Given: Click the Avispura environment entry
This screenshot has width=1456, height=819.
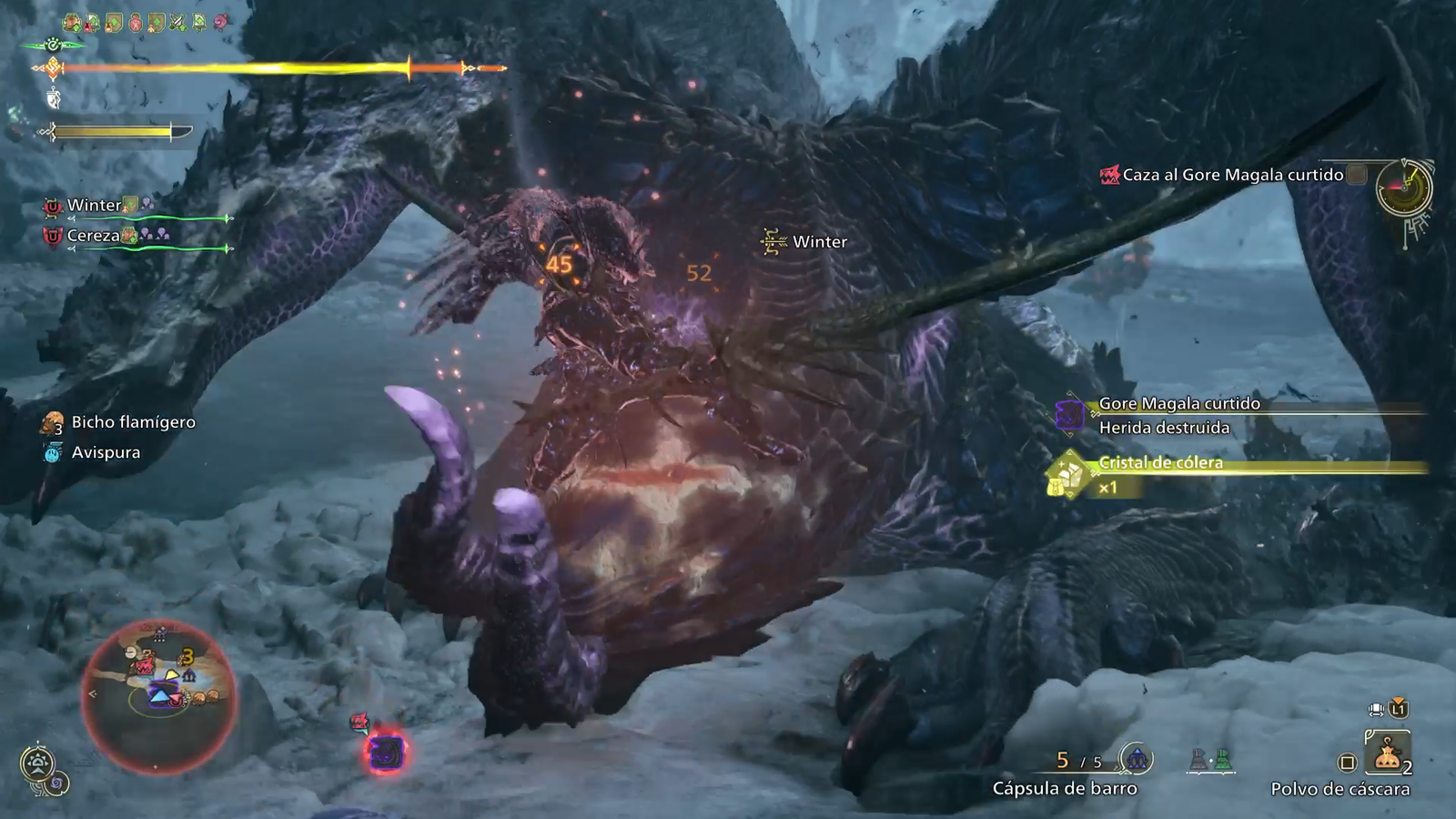Looking at the screenshot, I should 106,452.
